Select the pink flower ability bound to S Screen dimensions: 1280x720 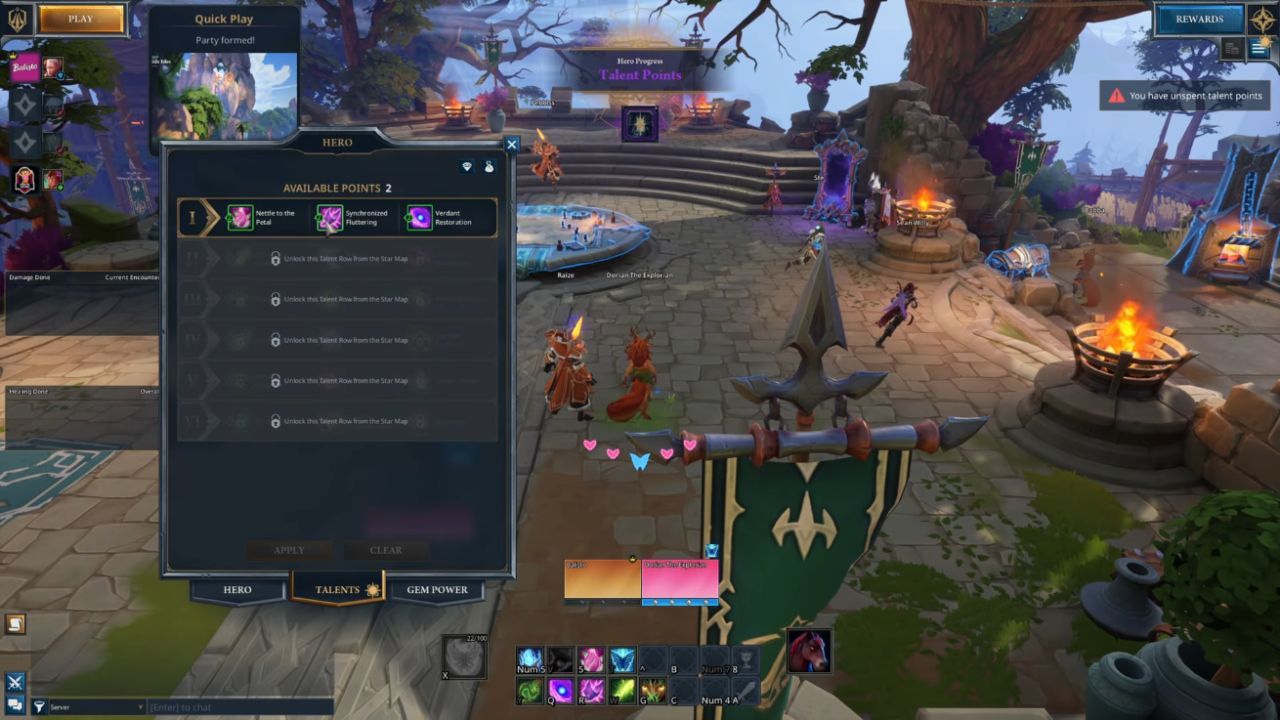[x=591, y=658]
